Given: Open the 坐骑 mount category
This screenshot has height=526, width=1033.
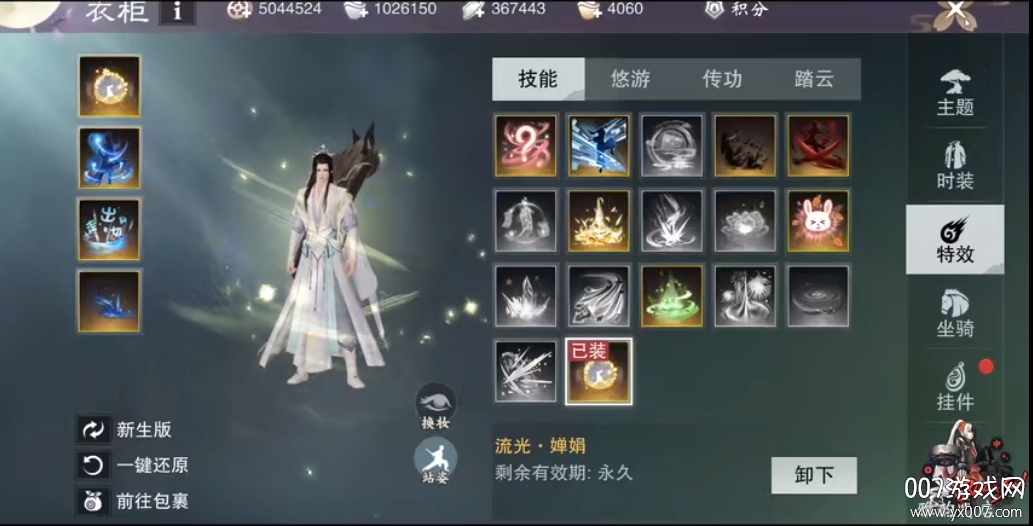Looking at the screenshot, I should coord(955,313).
